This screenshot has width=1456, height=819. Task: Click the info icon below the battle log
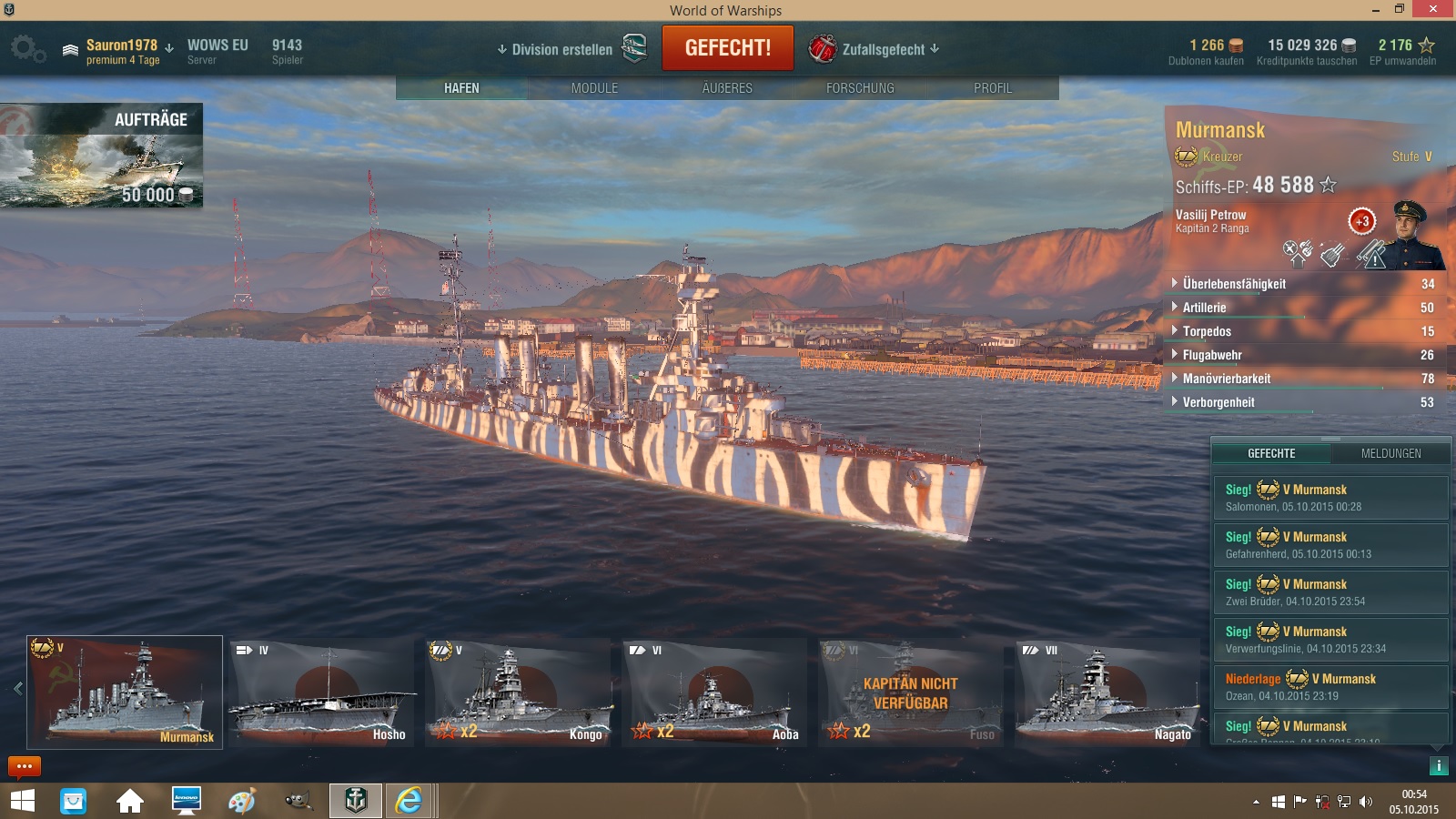[1440, 766]
